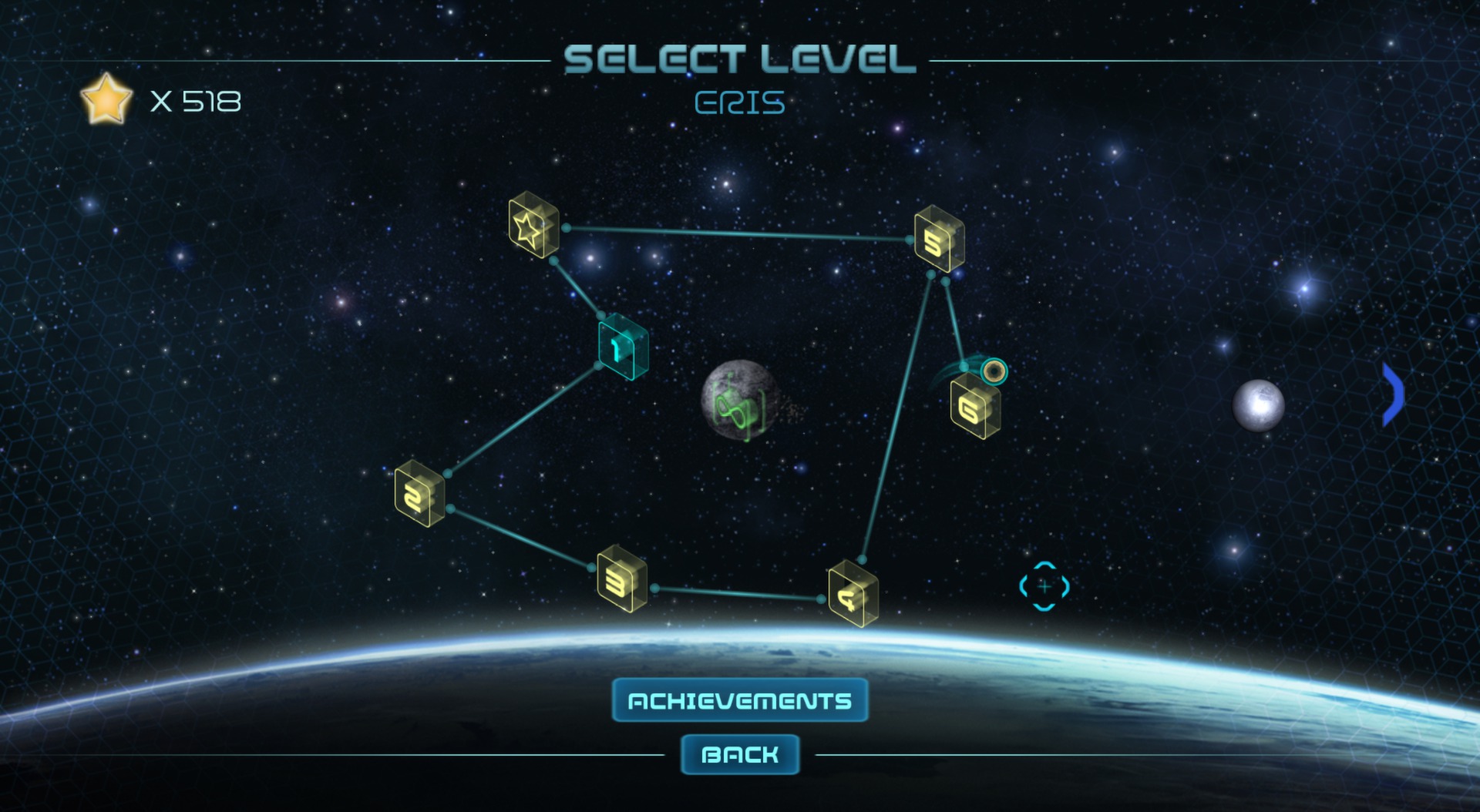Click the crosshair reticle marker
Viewport: 1480px width, 812px height.
1044,586
